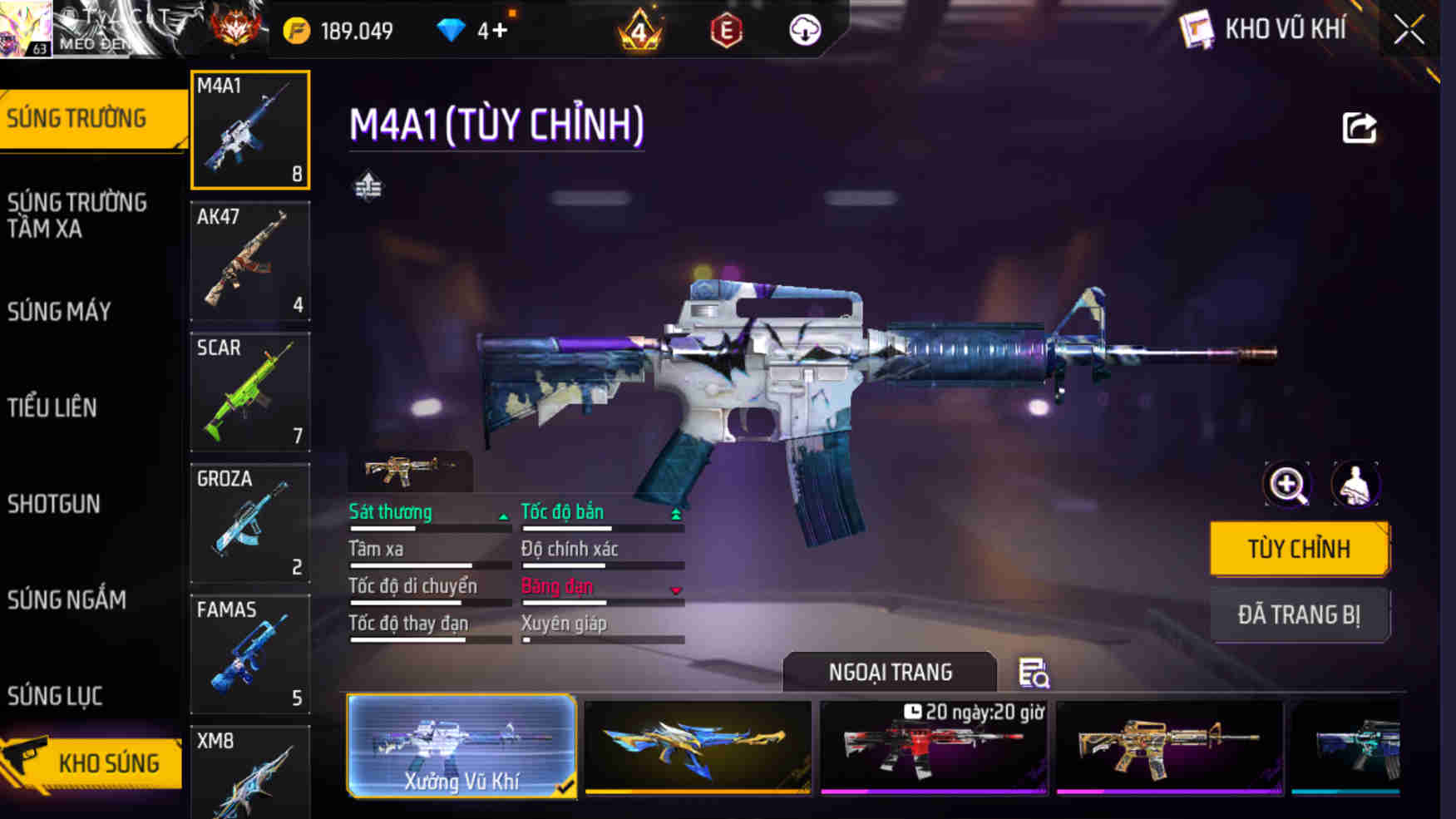1456x819 pixels.
Task: Show the Súng Ngắm sniper category
Action: click(x=67, y=599)
